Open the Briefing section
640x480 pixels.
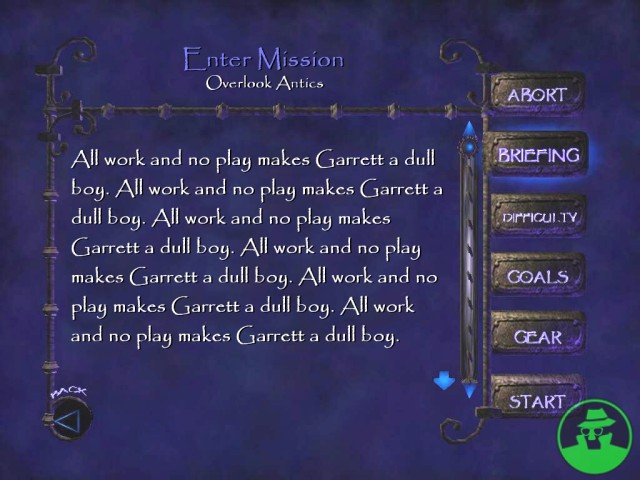click(x=538, y=156)
